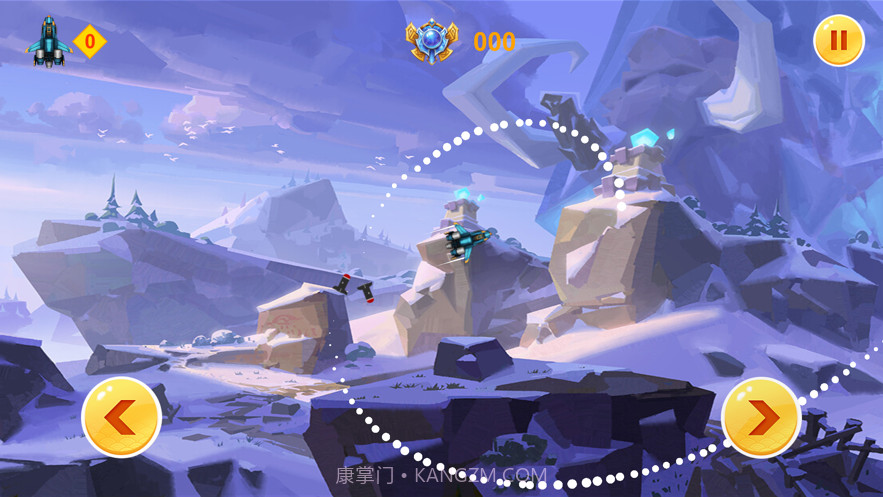The height and width of the screenshot is (497, 883).
Task: Steer right with the right arrow button
Action: pos(760,416)
